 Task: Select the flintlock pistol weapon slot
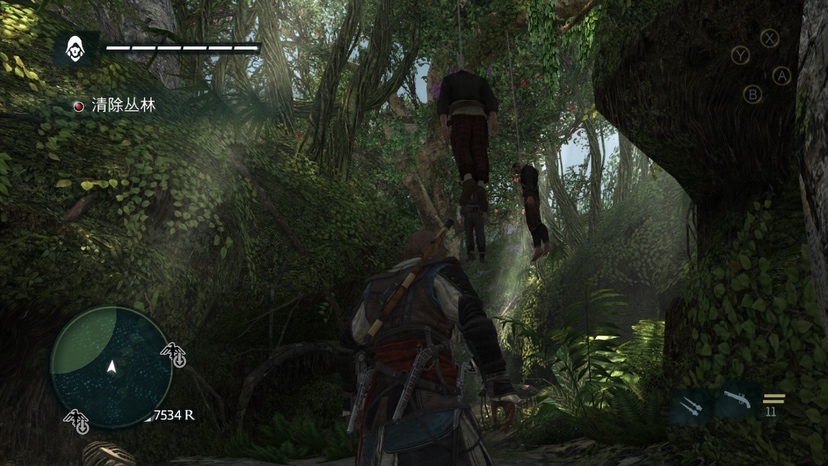[x=735, y=404]
